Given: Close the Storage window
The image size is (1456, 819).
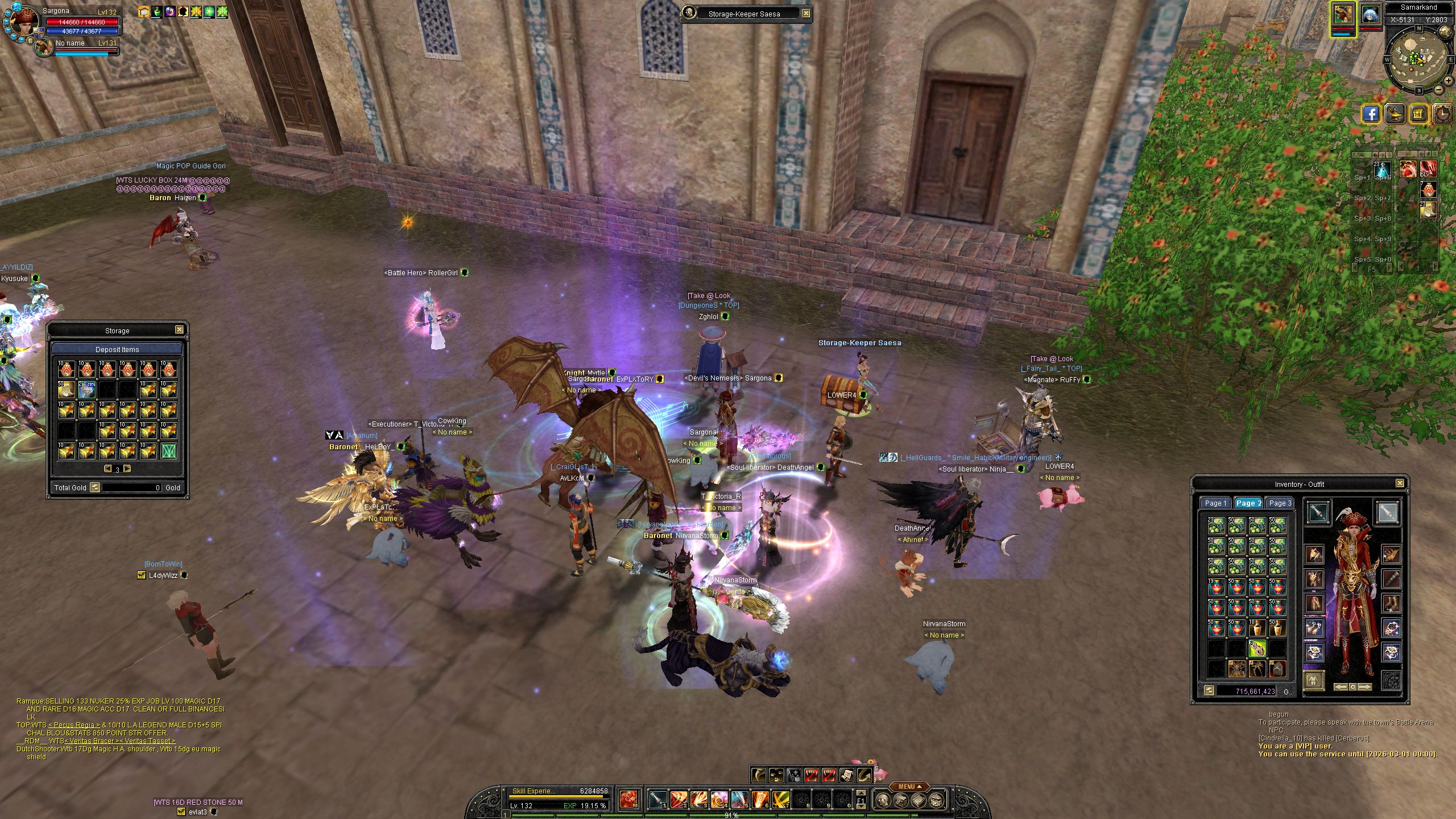Looking at the screenshot, I should 179,330.
